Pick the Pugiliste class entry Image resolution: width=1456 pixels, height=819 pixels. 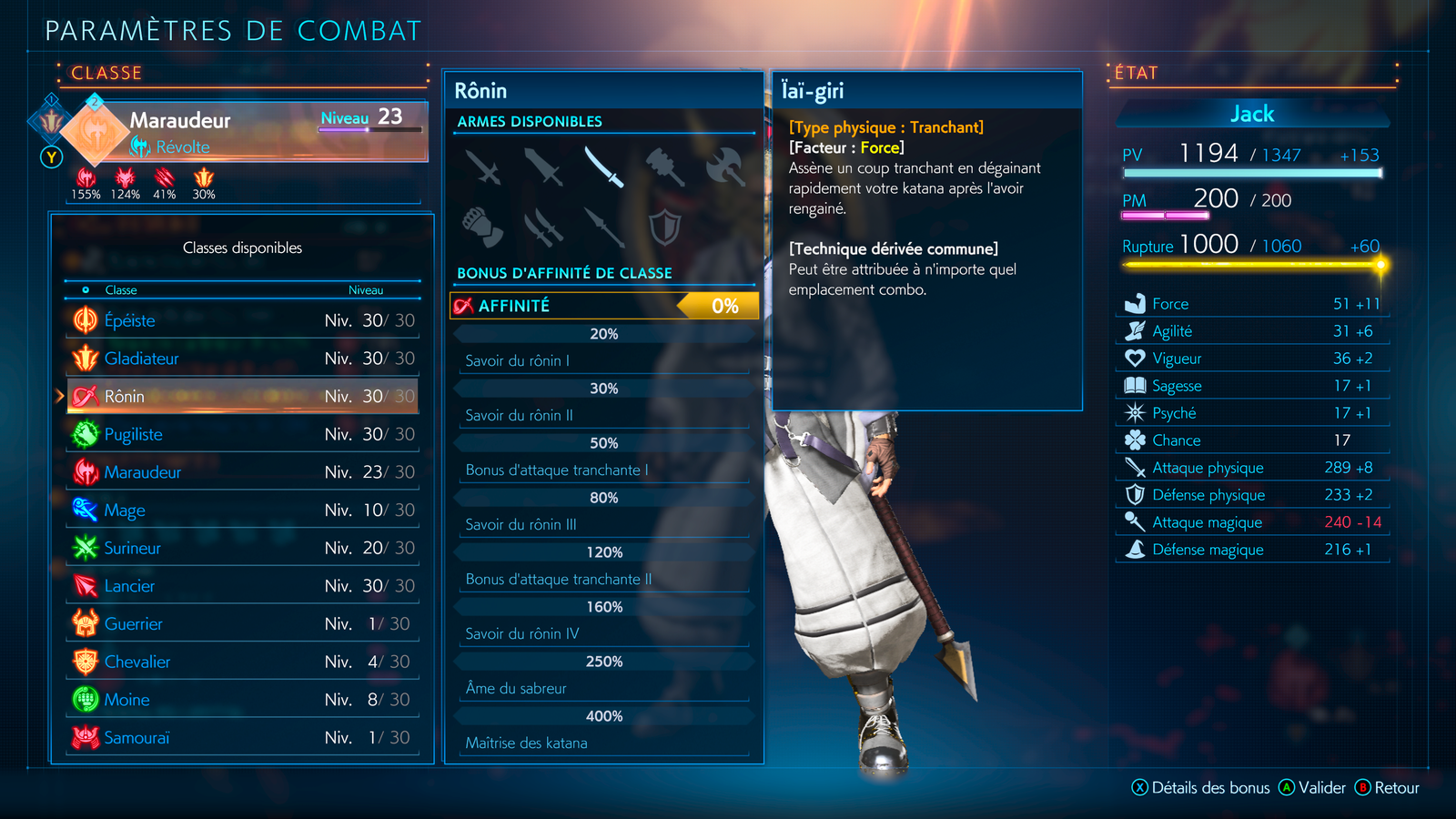click(242, 435)
